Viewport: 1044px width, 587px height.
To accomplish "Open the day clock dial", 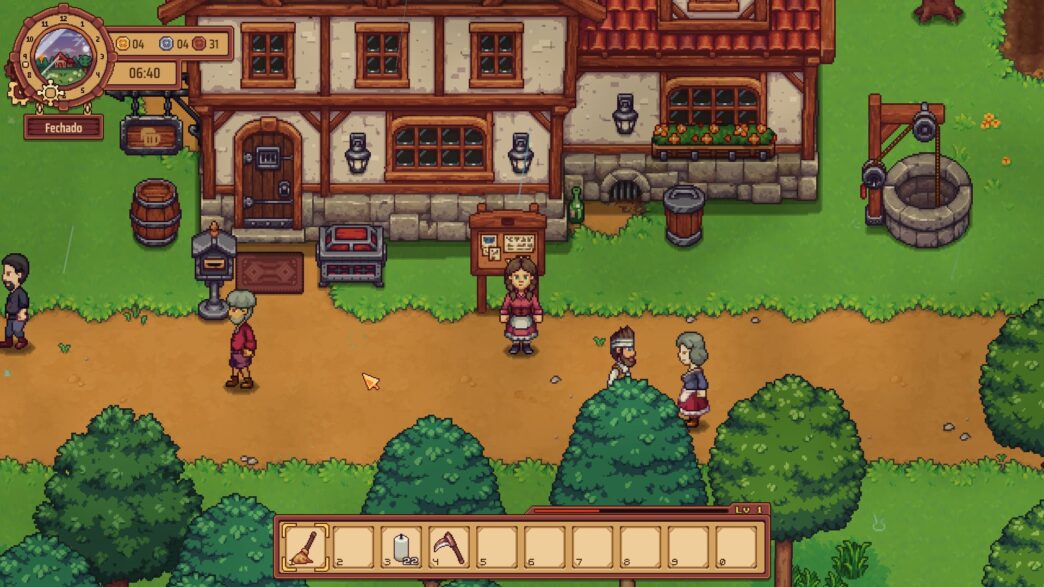I will (61, 56).
